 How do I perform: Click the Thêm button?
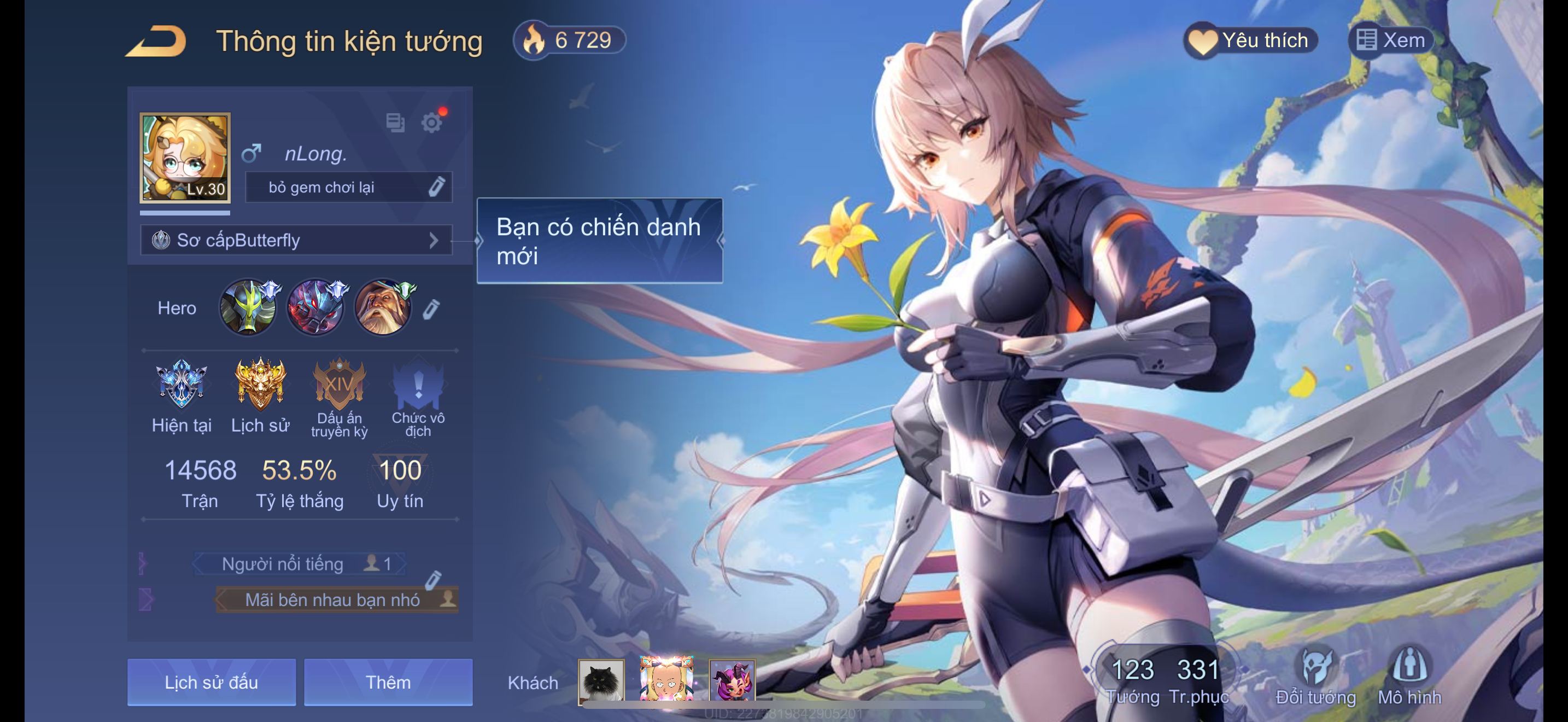pos(388,683)
